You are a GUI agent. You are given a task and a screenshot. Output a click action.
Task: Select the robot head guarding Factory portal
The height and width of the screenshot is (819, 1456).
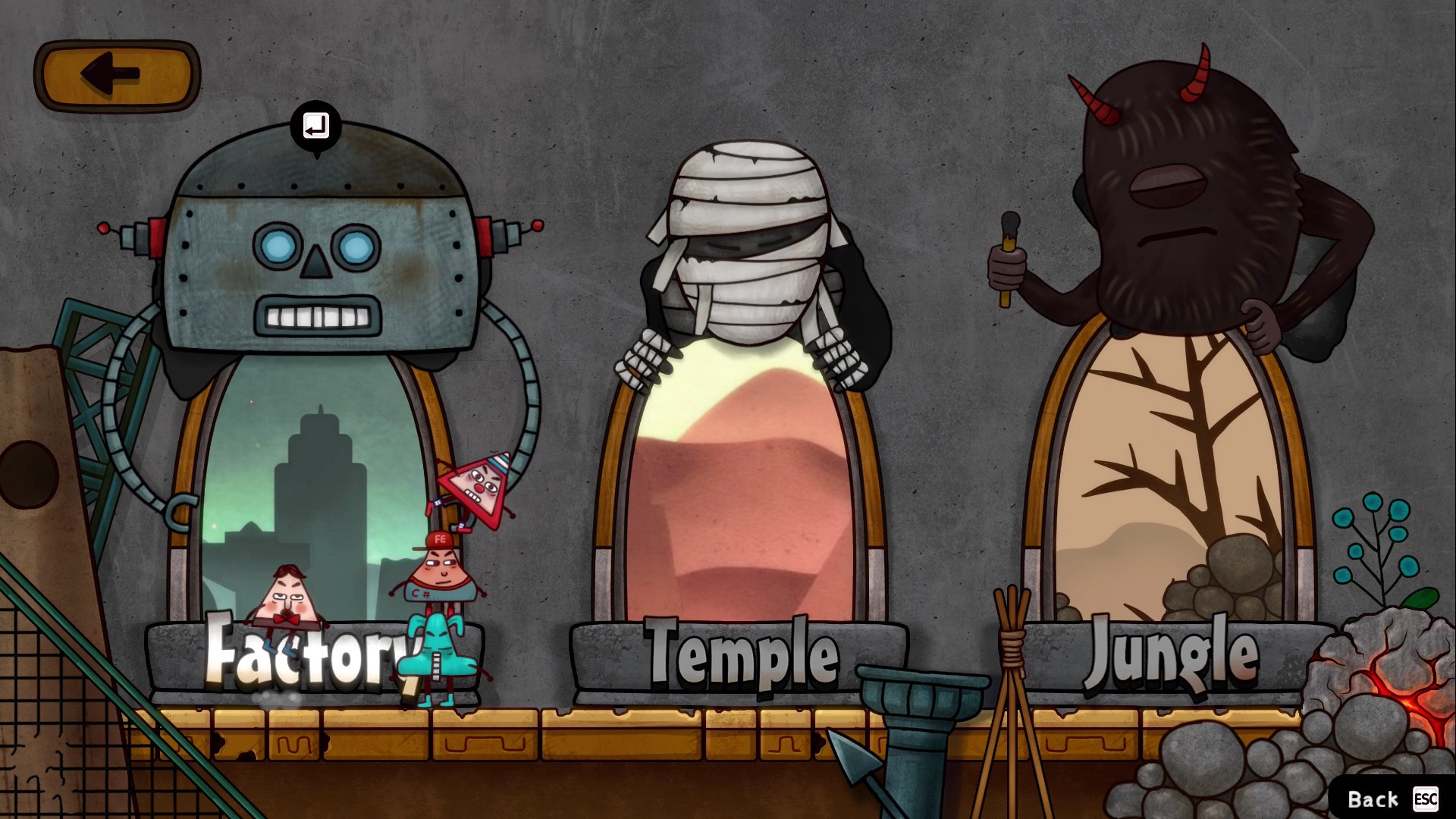[318, 250]
